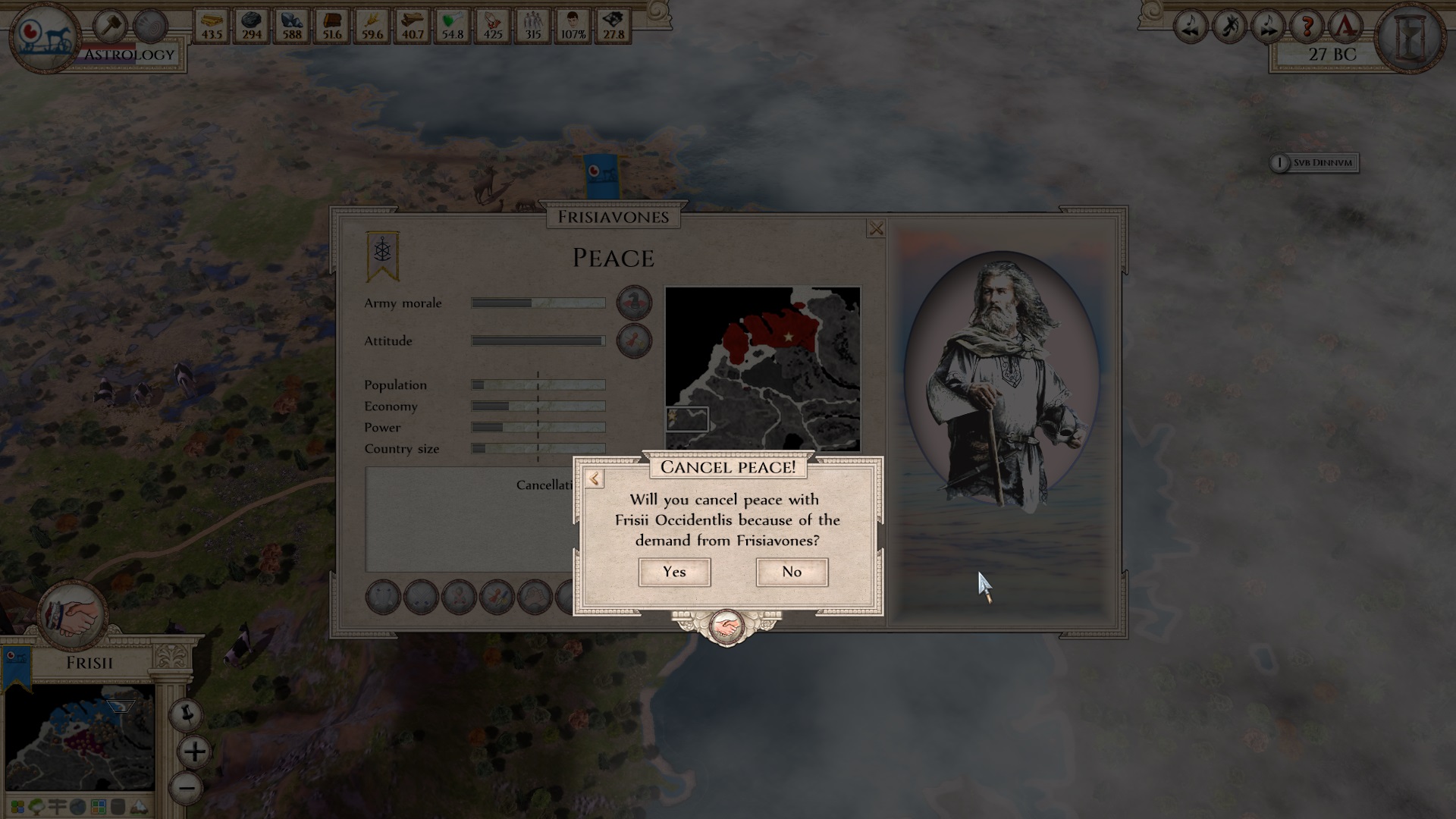The height and width of the screenshot is (819, 1456).
Task: Go back using the dialog's arrow button
Action: pyautogui.click(x=595, y=479)
